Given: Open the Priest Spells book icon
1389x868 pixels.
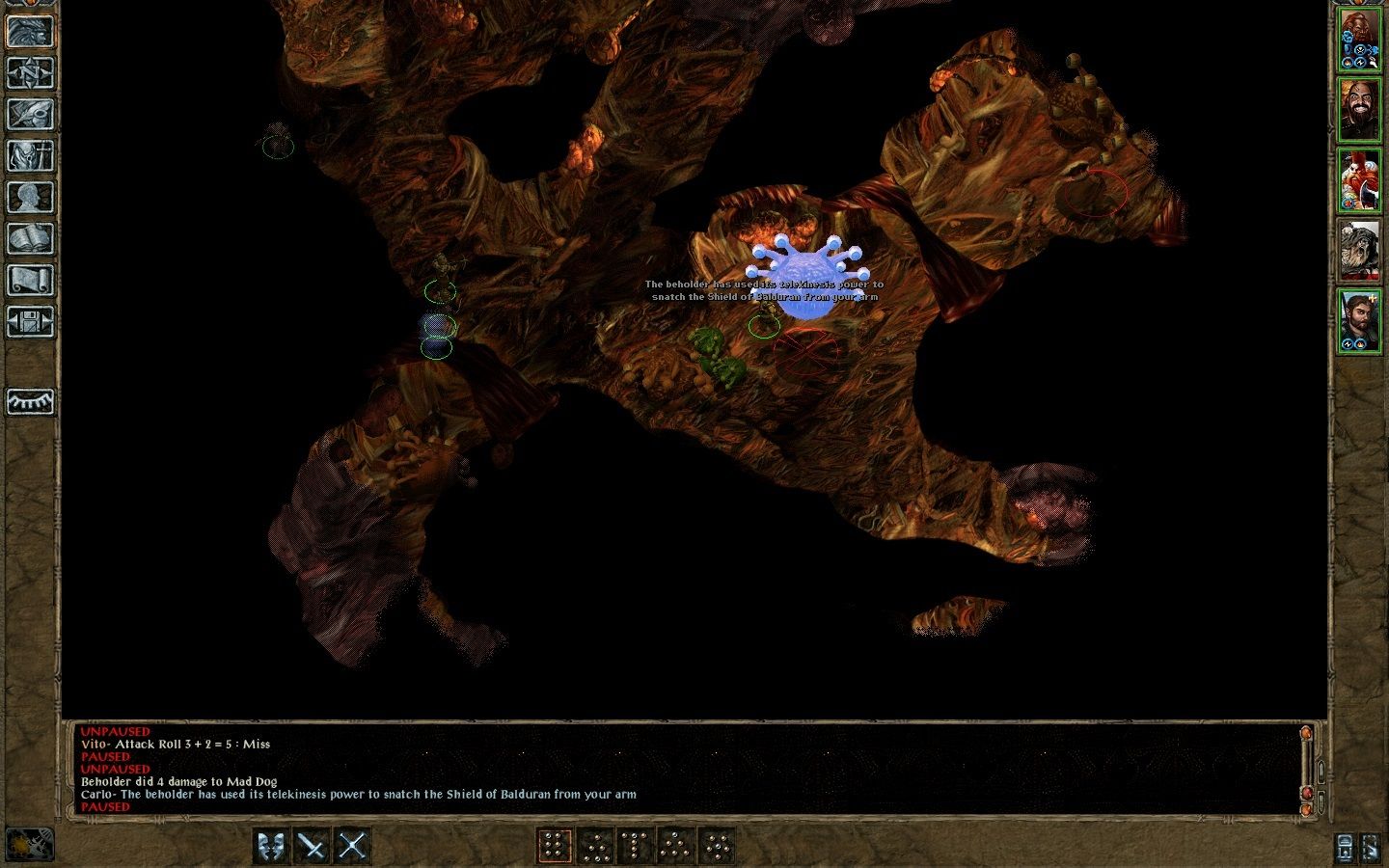Looking at the screenshot, I should (x=31, y=236).
